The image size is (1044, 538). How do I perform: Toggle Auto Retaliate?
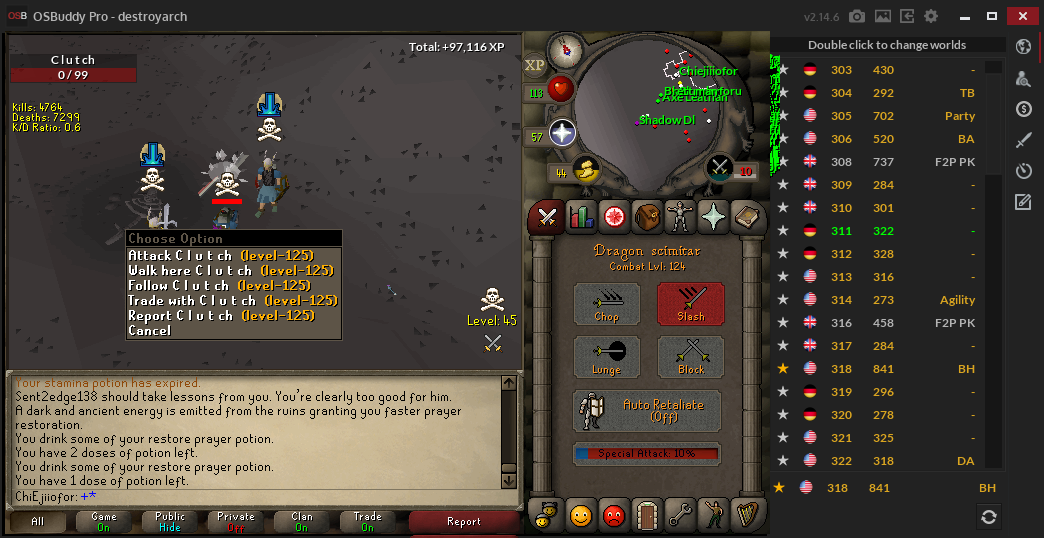(x=648, y=410)
